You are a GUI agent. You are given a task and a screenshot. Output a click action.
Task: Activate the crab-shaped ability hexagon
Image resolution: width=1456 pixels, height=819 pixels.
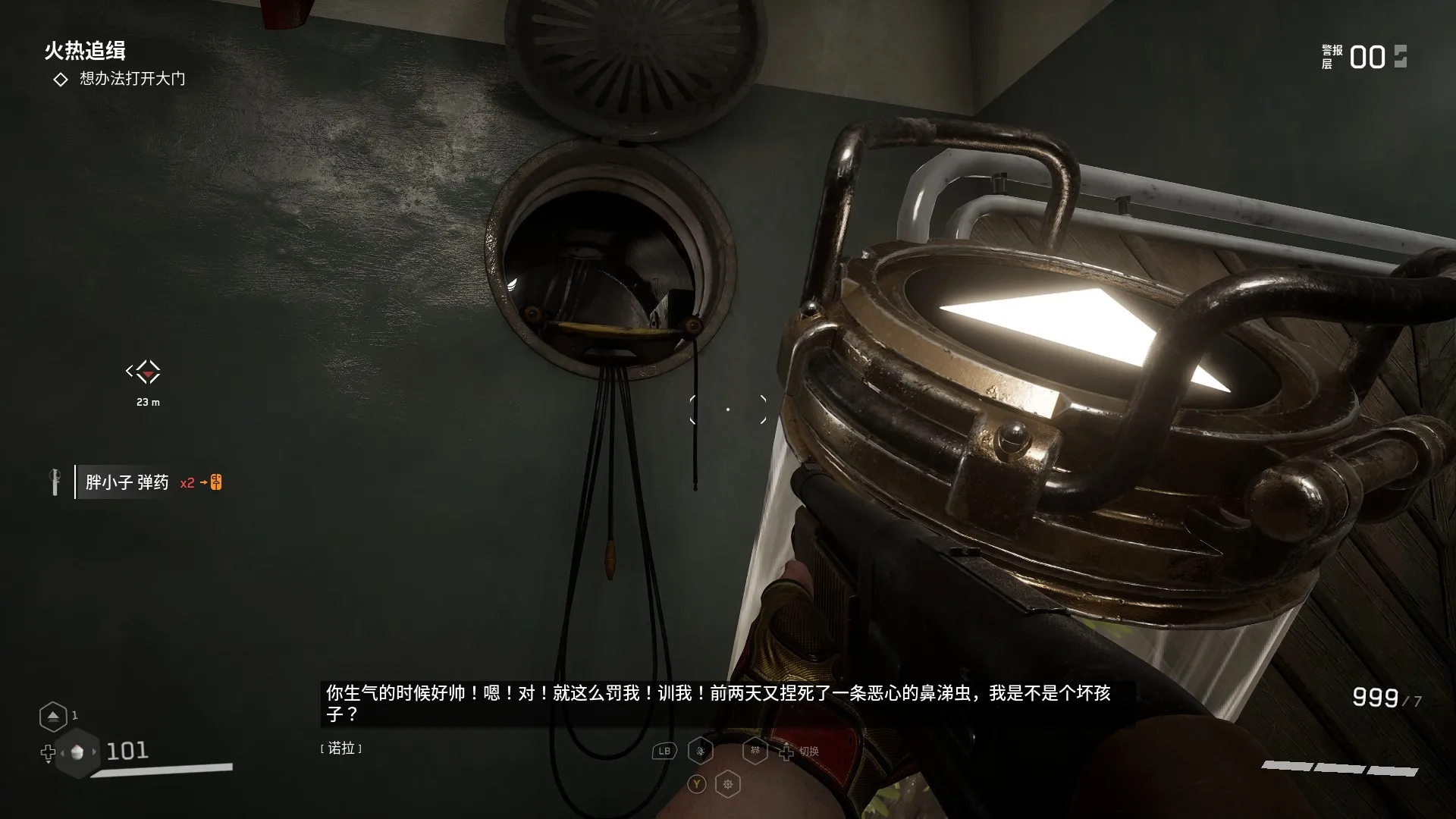[x=755, y=751]
